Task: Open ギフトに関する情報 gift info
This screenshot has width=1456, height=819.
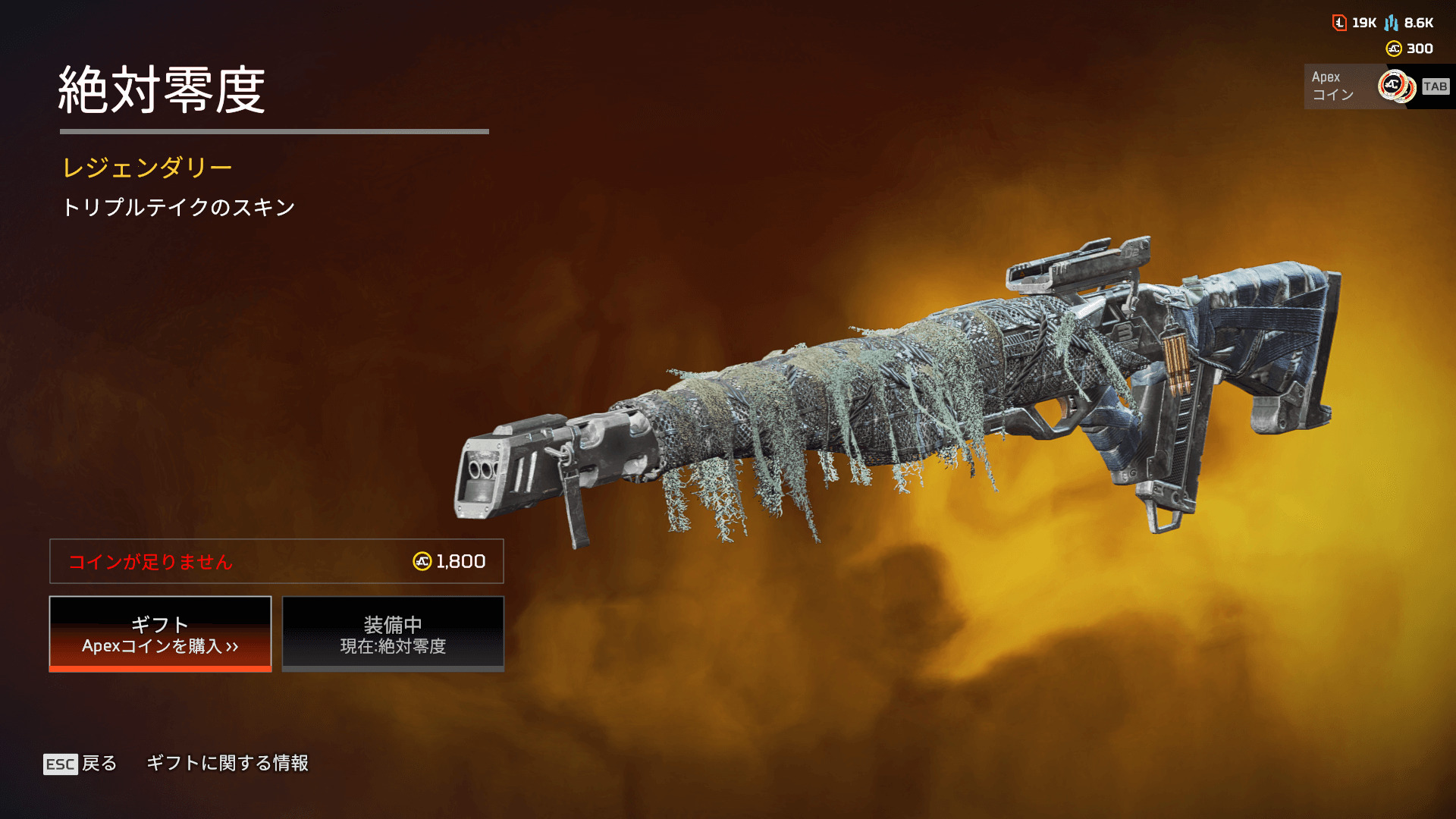Action: coord(227,763)
